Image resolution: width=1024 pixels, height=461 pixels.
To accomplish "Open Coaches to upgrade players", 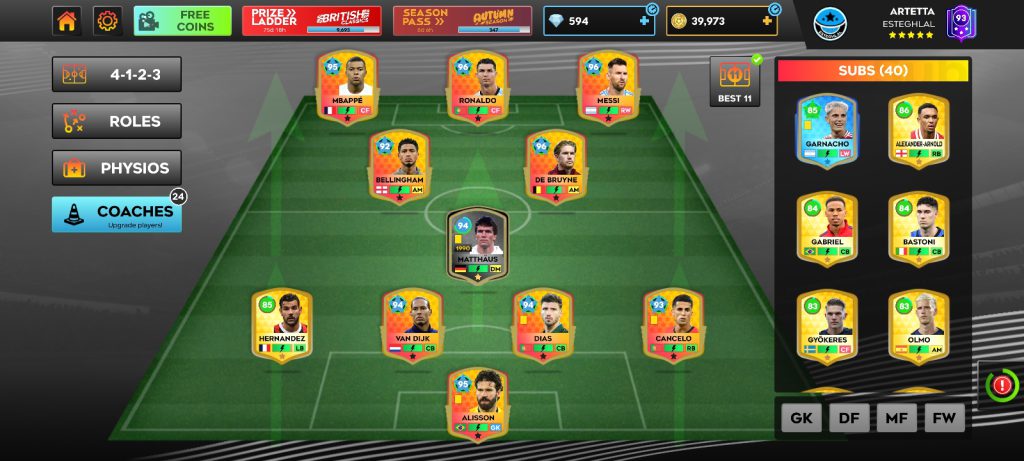I will [x=116, y=214].
